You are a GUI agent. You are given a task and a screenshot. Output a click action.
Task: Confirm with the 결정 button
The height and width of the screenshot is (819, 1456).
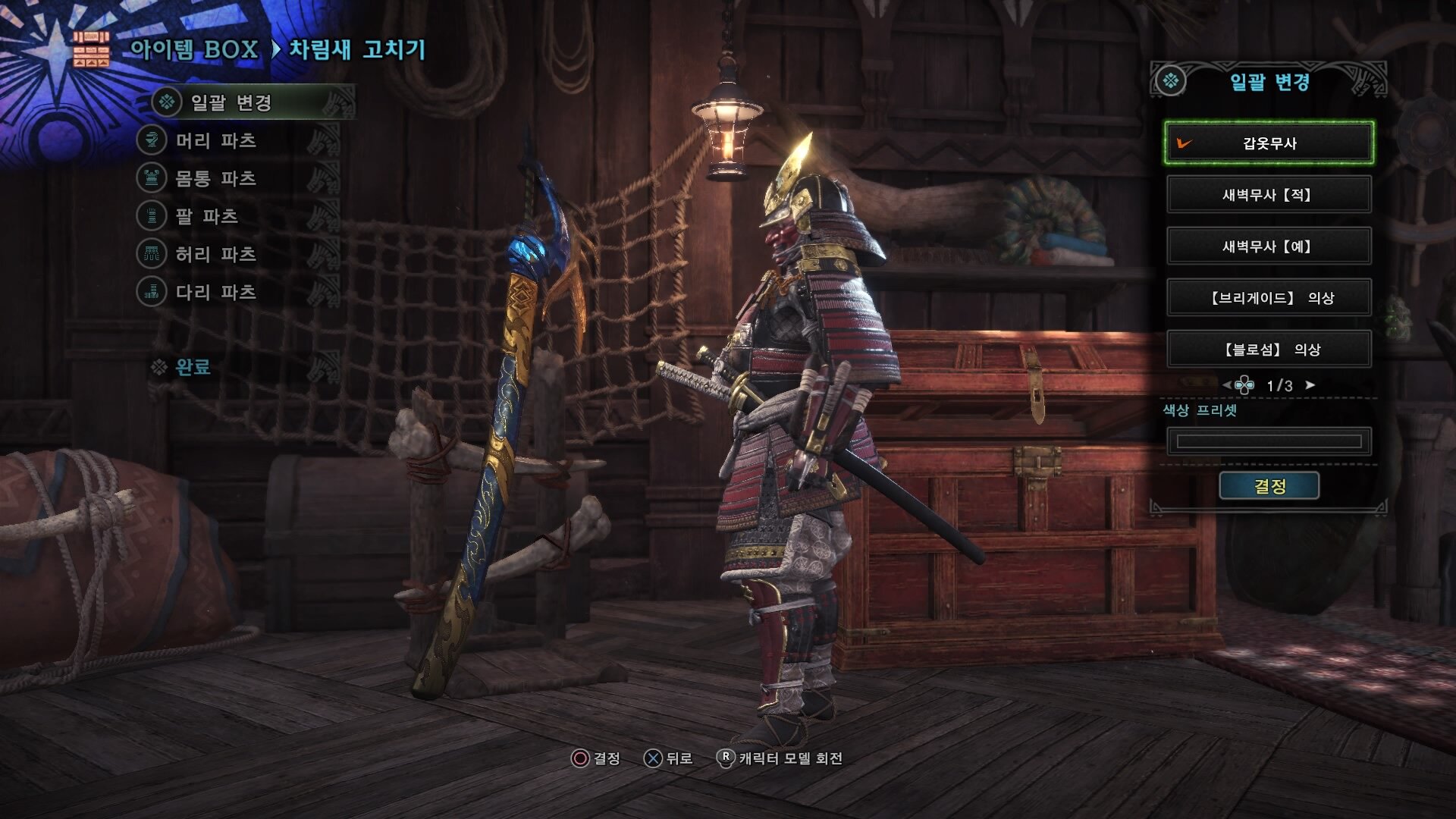[x=1269, y=486]
